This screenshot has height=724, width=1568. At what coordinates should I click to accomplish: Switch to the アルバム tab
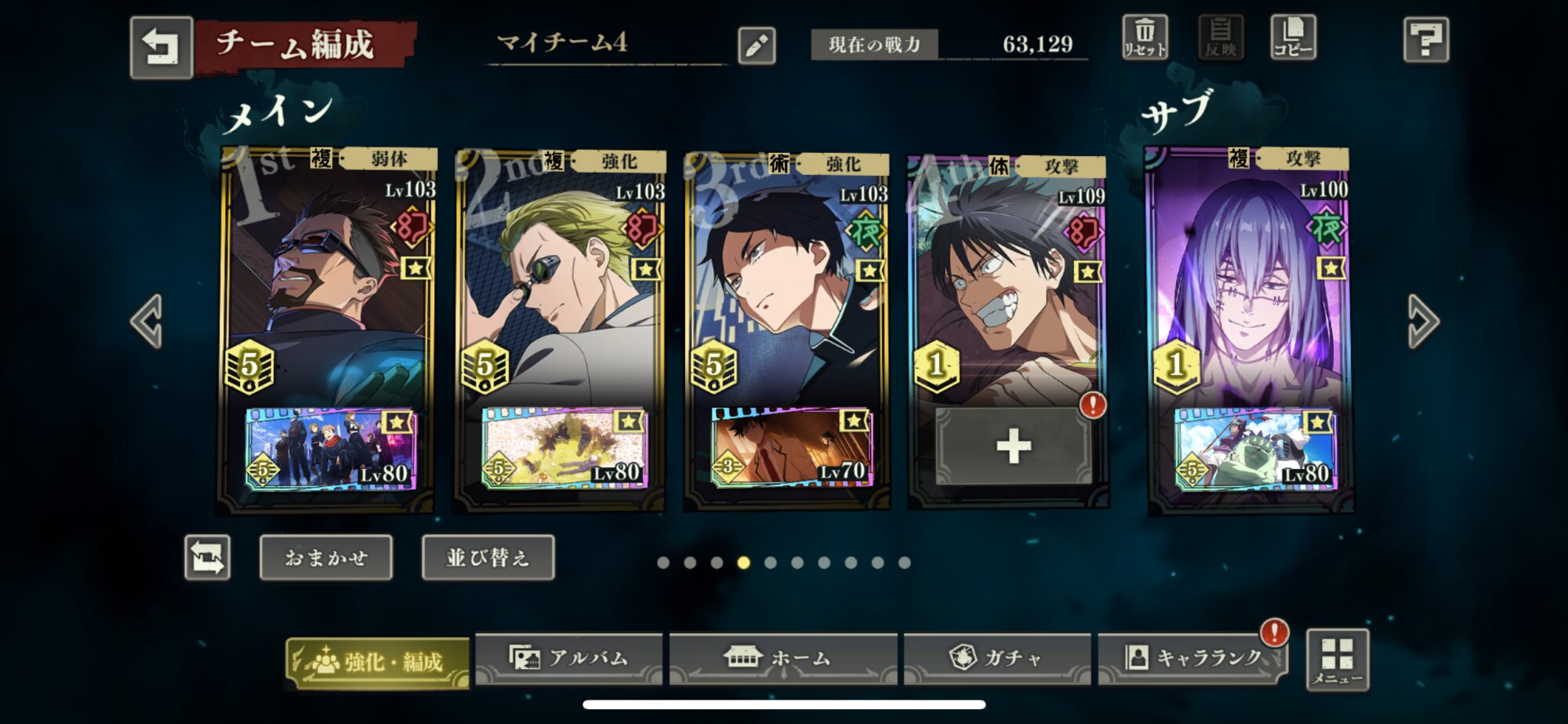tap(569, 658)
